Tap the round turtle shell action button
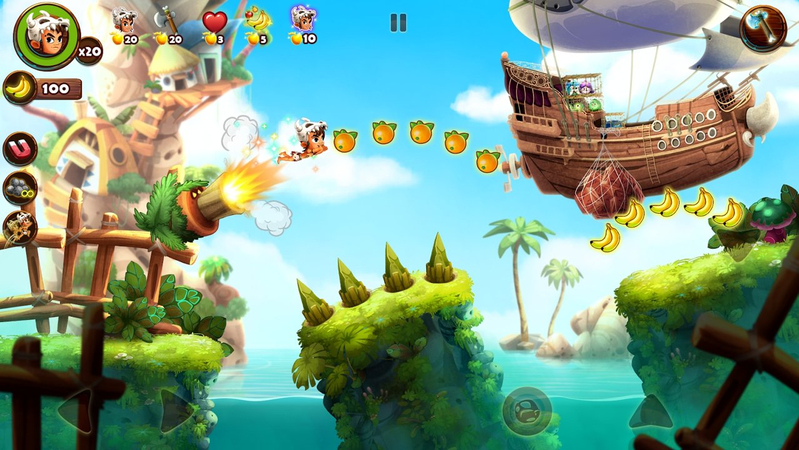 point(526,410)
